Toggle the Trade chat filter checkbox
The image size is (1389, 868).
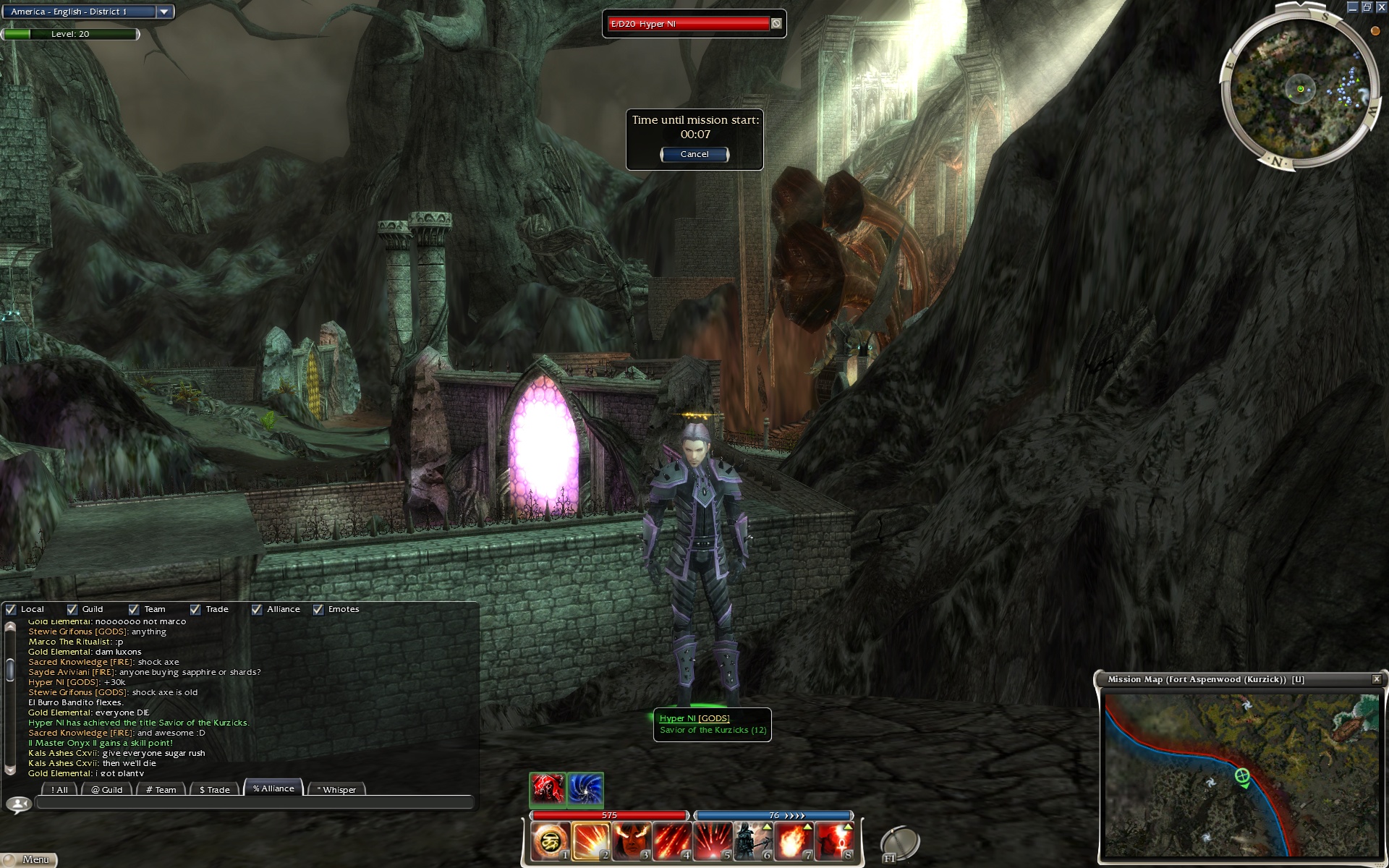195,610
